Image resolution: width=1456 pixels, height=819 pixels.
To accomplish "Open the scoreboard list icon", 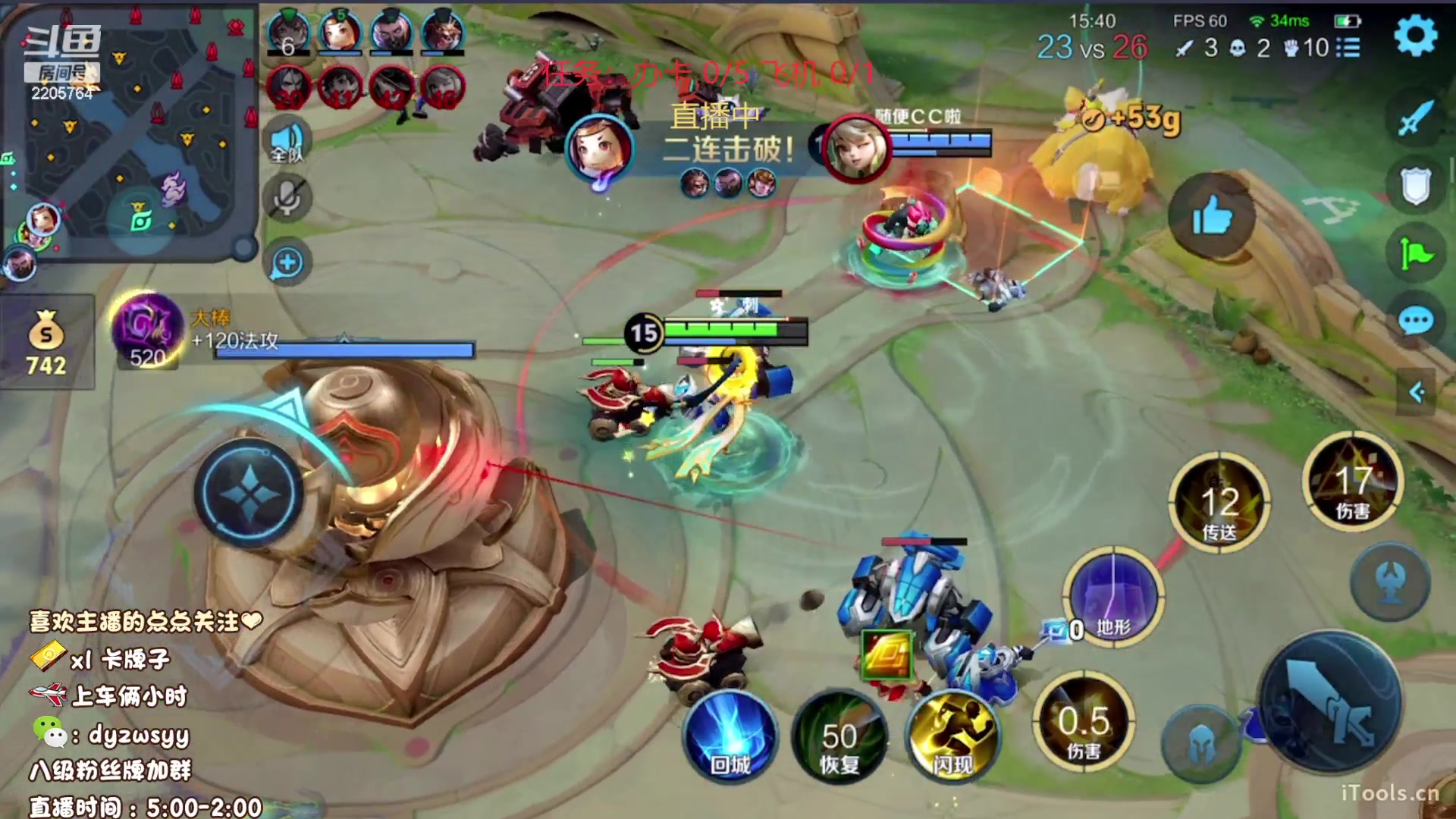I will [x=1348, y=48].
